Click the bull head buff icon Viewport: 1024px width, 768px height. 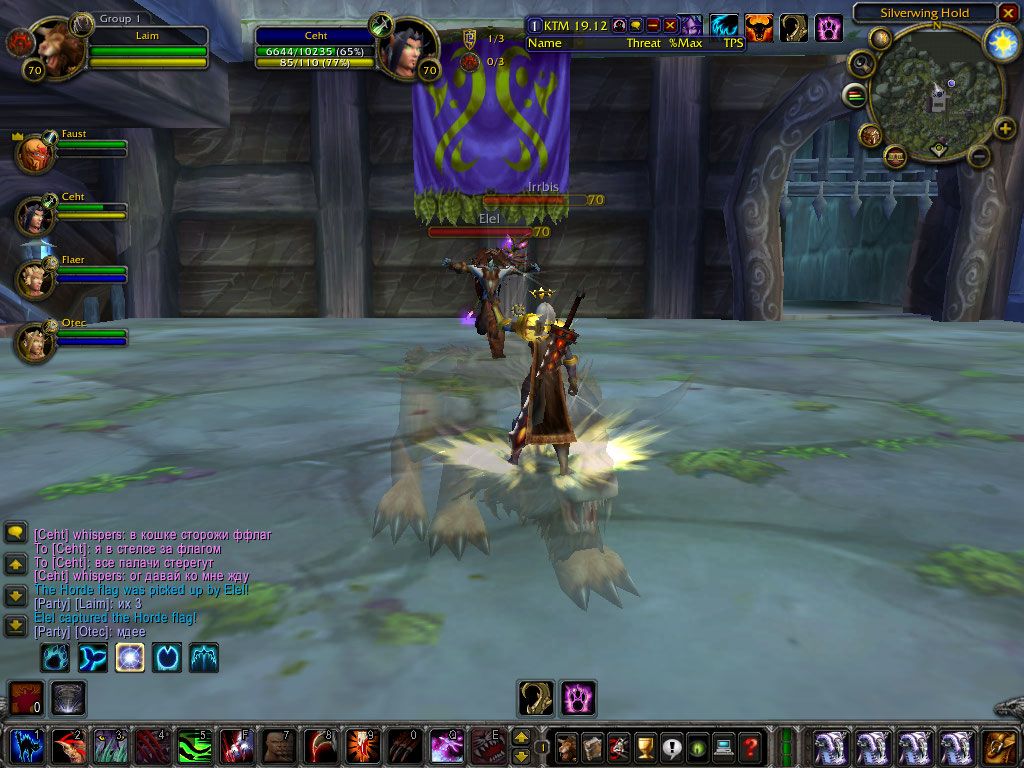coord(759,27)
